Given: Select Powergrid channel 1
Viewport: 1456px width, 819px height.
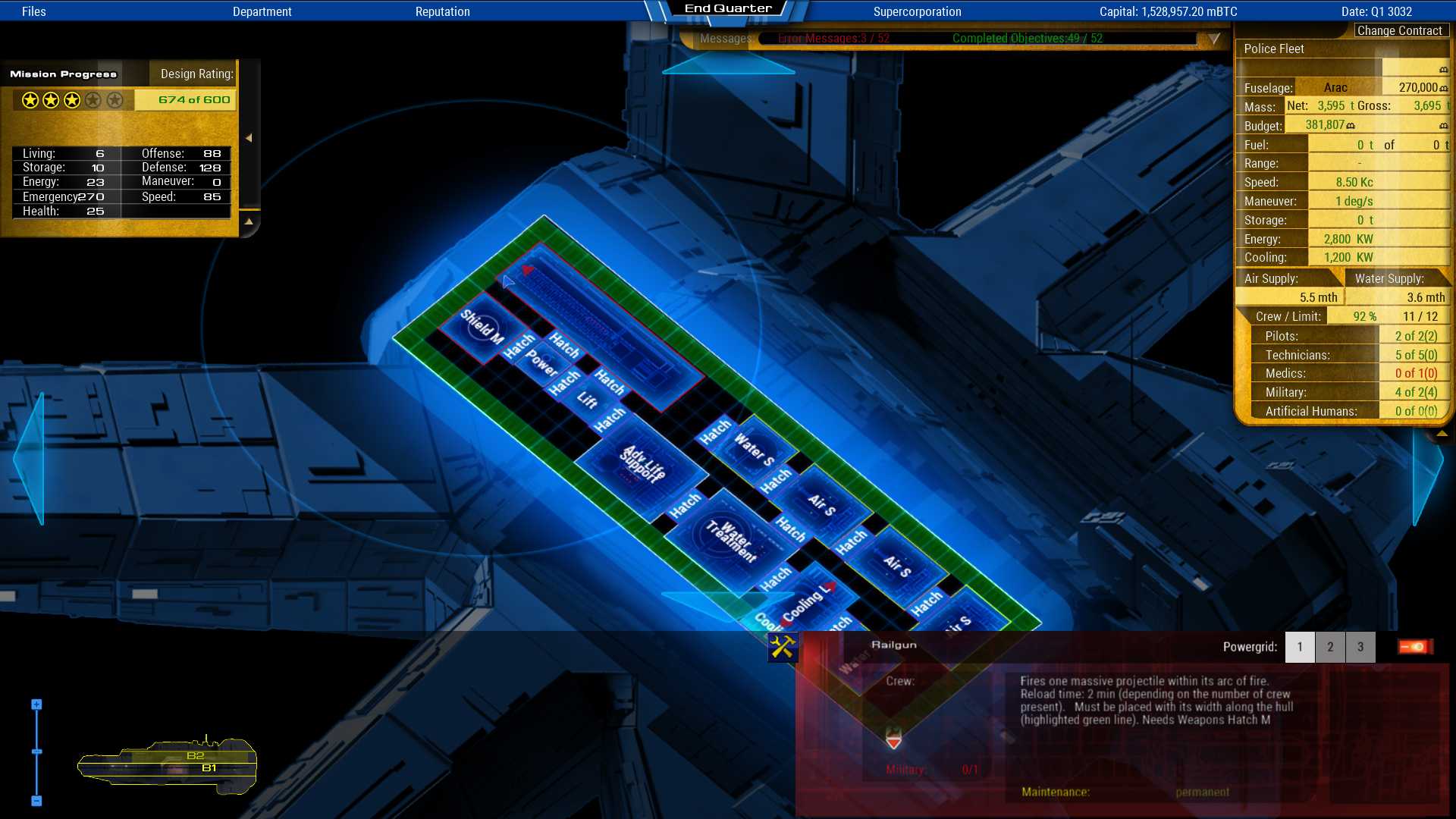Looking at the screenshot, I should pos(1300,647).
